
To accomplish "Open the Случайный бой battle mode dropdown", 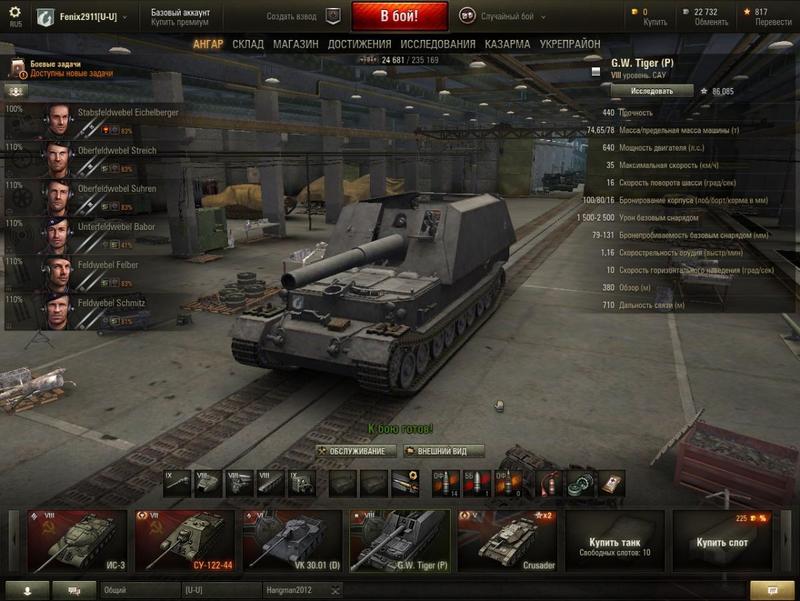I will point(510,17).
